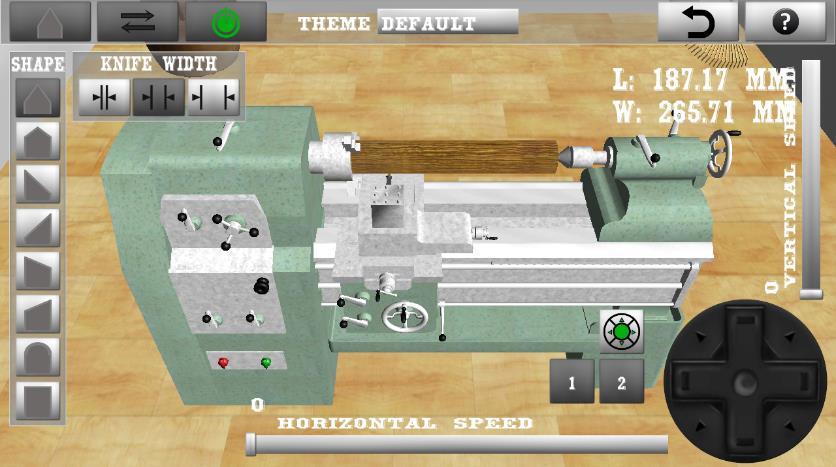Click the green power button
The height and width of the screenshot is (467, 836).
[x=226, y=21]
